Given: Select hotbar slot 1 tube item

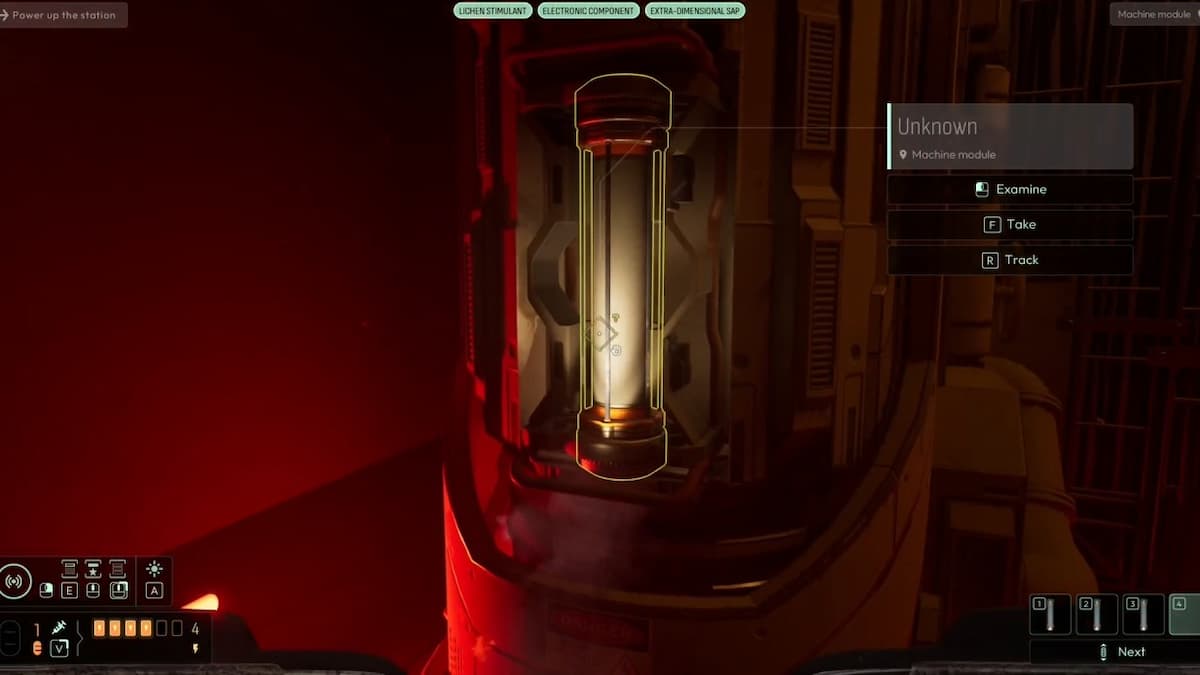Looking at the screenshot, I should (1050, 614).
